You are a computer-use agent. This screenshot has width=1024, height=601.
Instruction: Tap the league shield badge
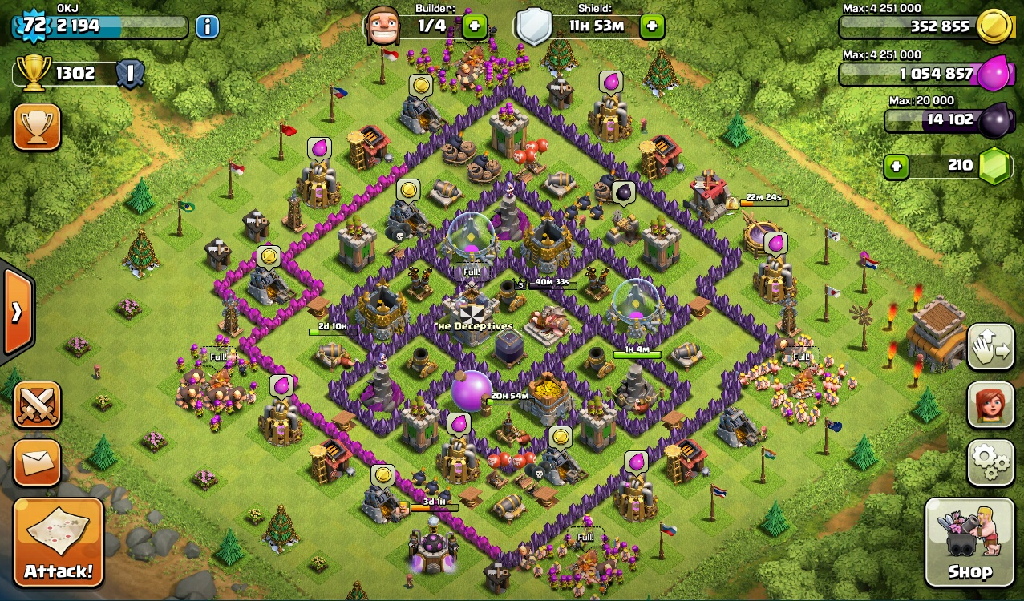(x=129, y=72)
